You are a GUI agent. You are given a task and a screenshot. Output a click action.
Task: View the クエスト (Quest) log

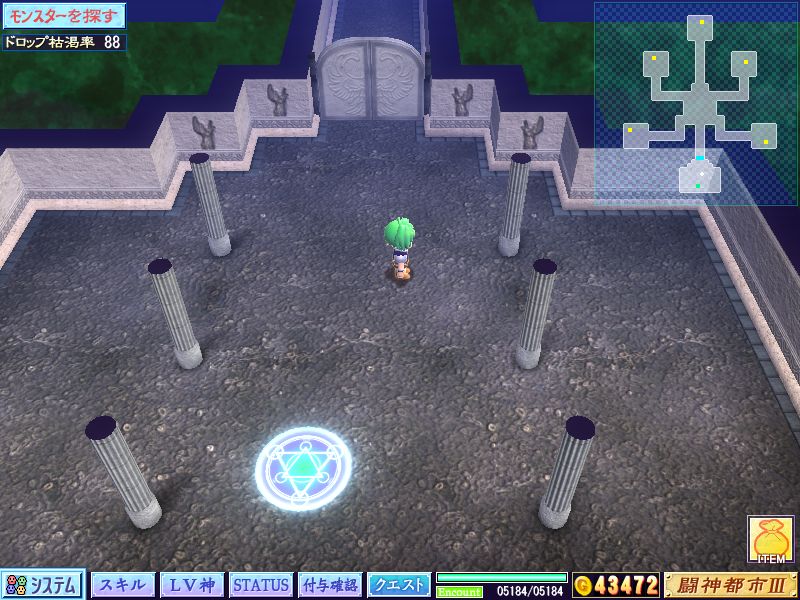click(399, 585)
